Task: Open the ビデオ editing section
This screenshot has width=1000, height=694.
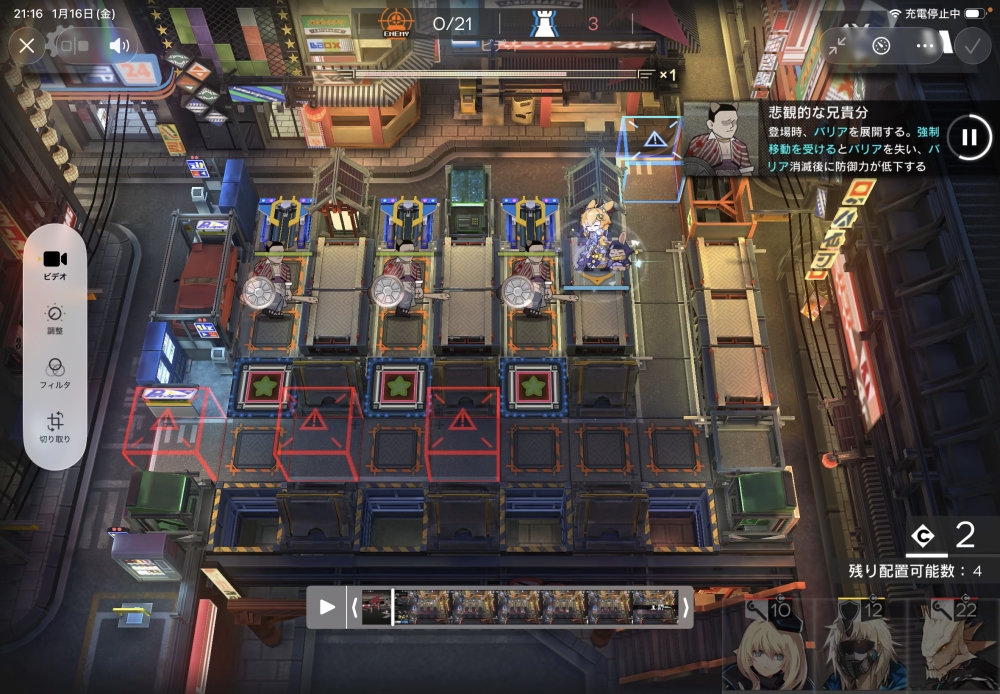Action: click(x=56, y=265)
